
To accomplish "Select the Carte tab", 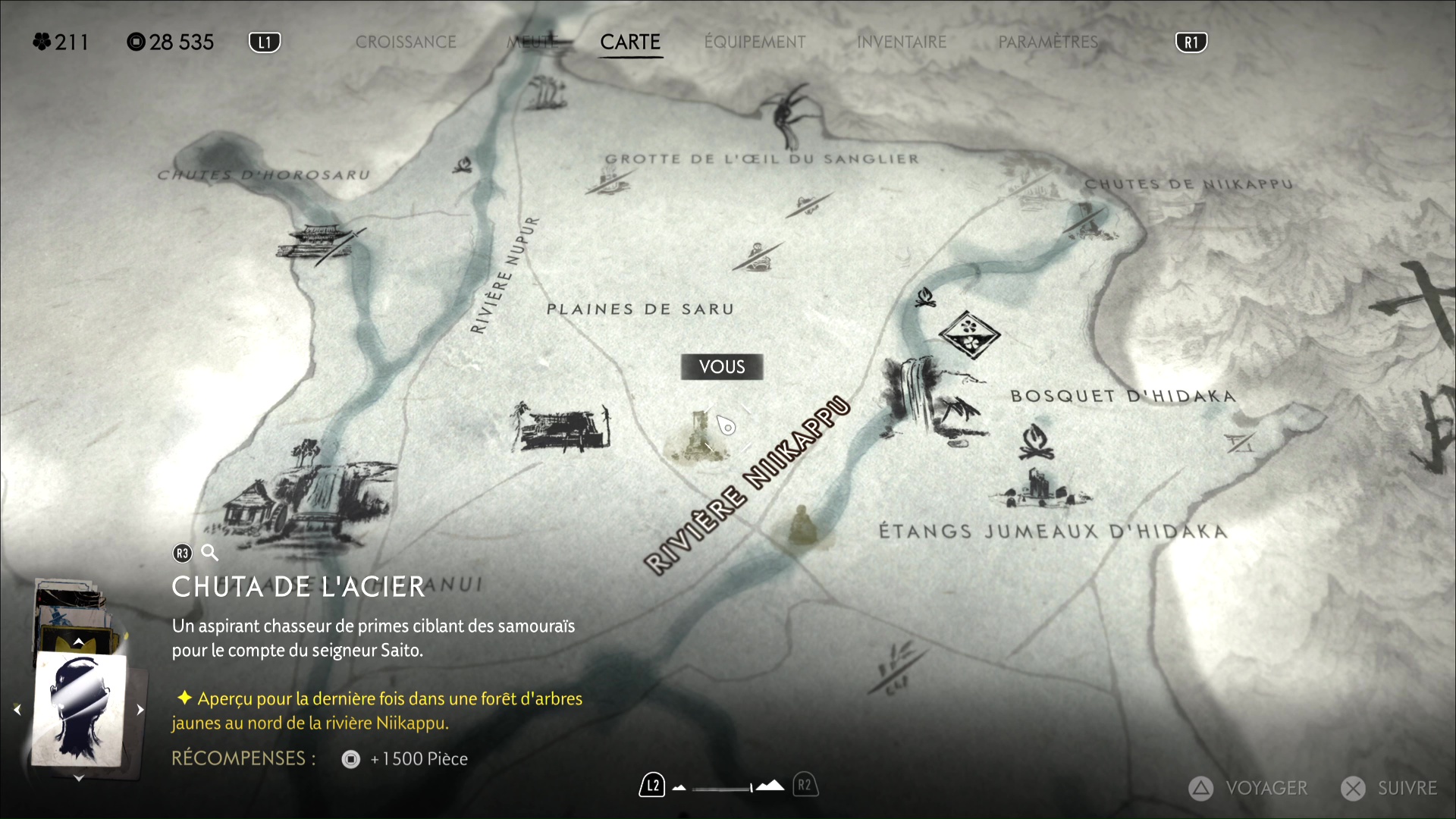I will pyautogui.click(x=630, y=42).
